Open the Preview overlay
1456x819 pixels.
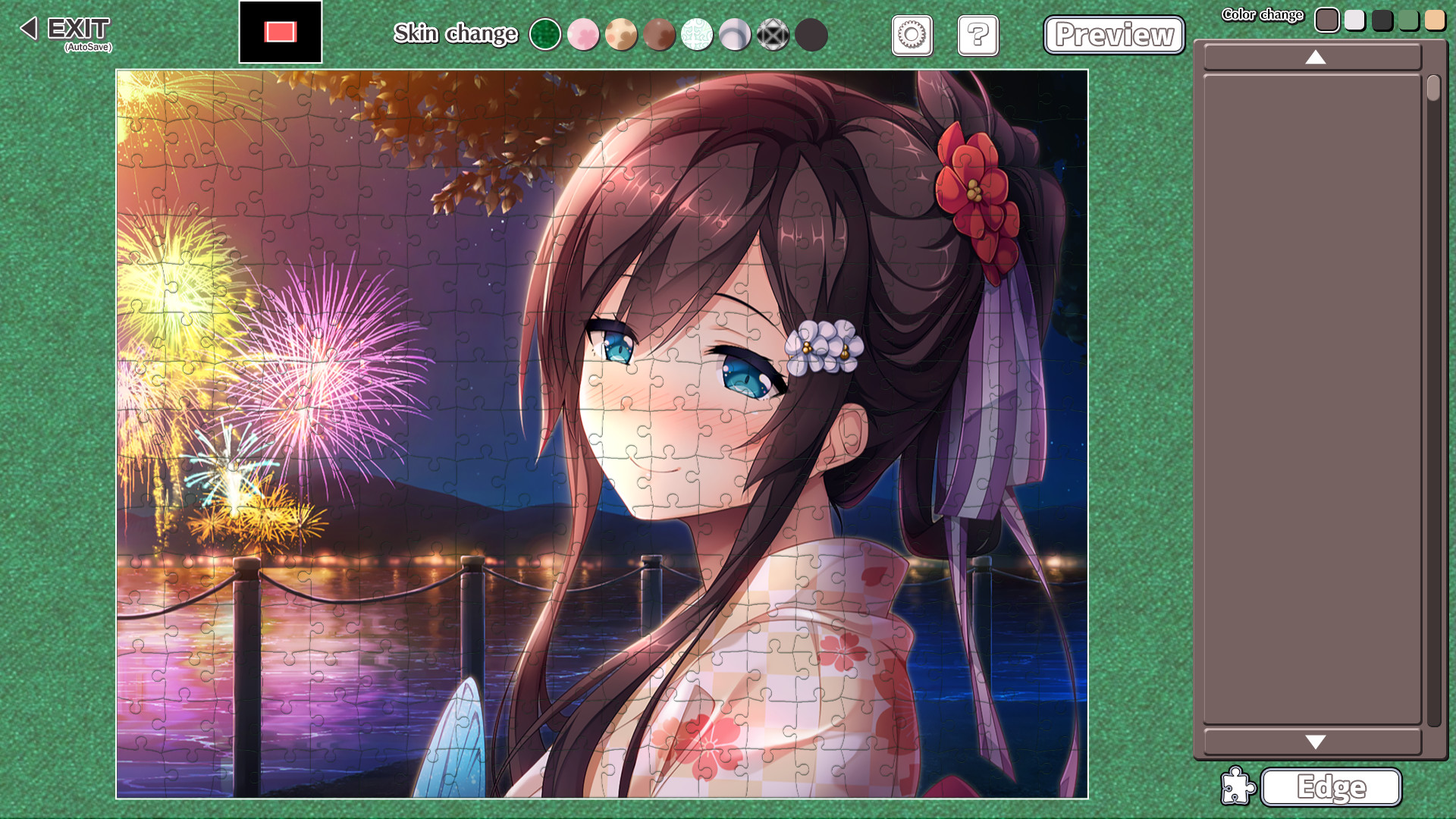click(1113, 35)
